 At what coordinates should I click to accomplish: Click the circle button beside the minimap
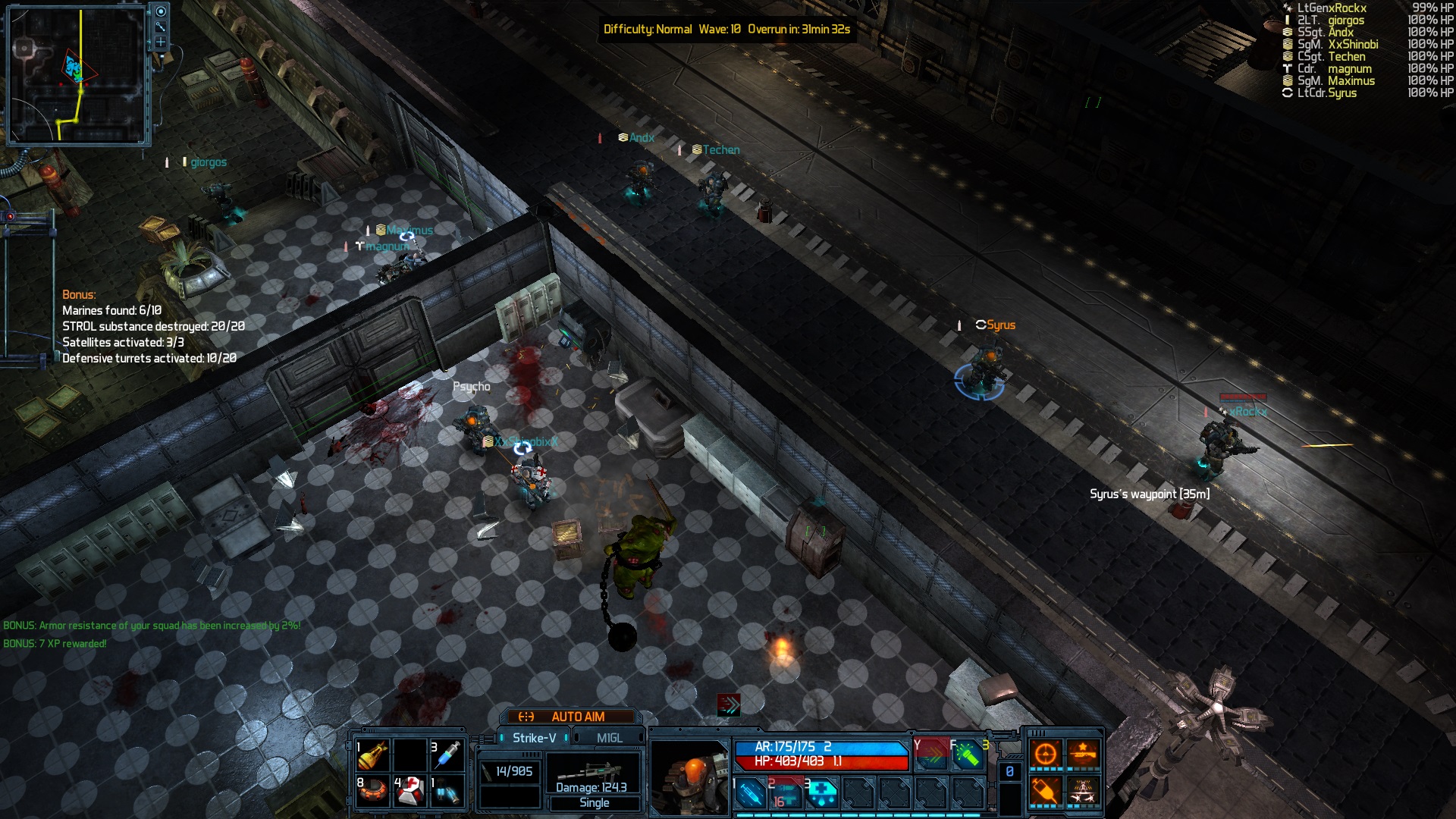(x=161, y=11)
